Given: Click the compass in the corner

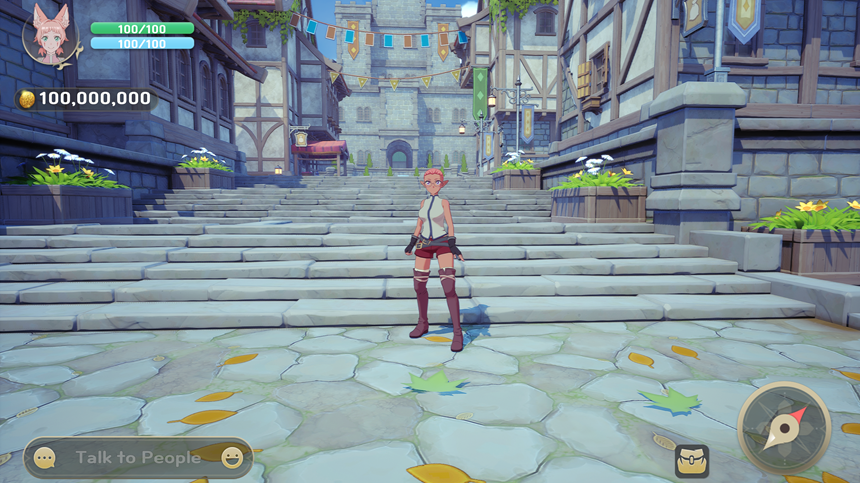Looking at the screenshot, I should pos(784,427).
